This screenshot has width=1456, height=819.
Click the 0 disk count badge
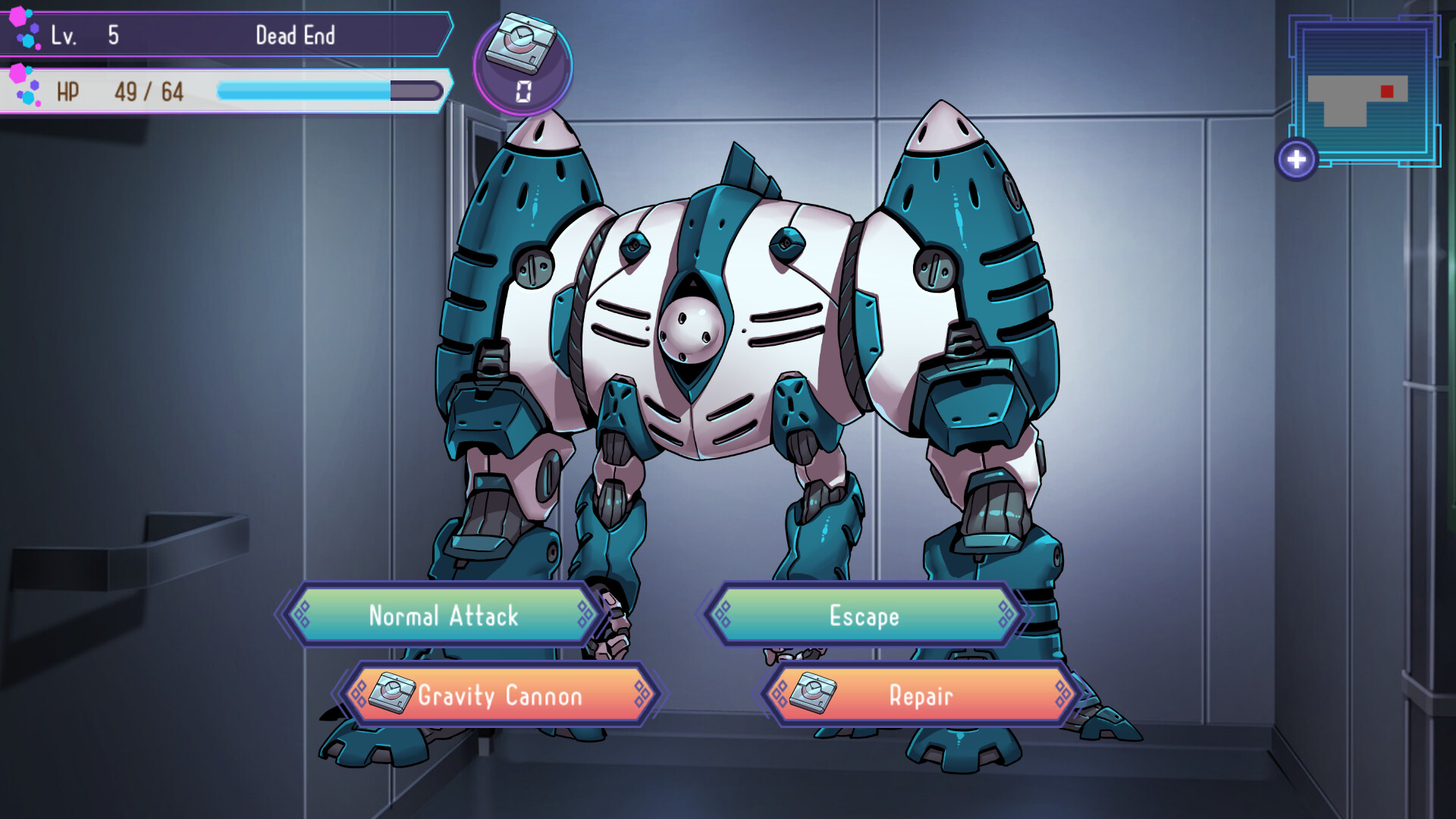tap(522, 88)
